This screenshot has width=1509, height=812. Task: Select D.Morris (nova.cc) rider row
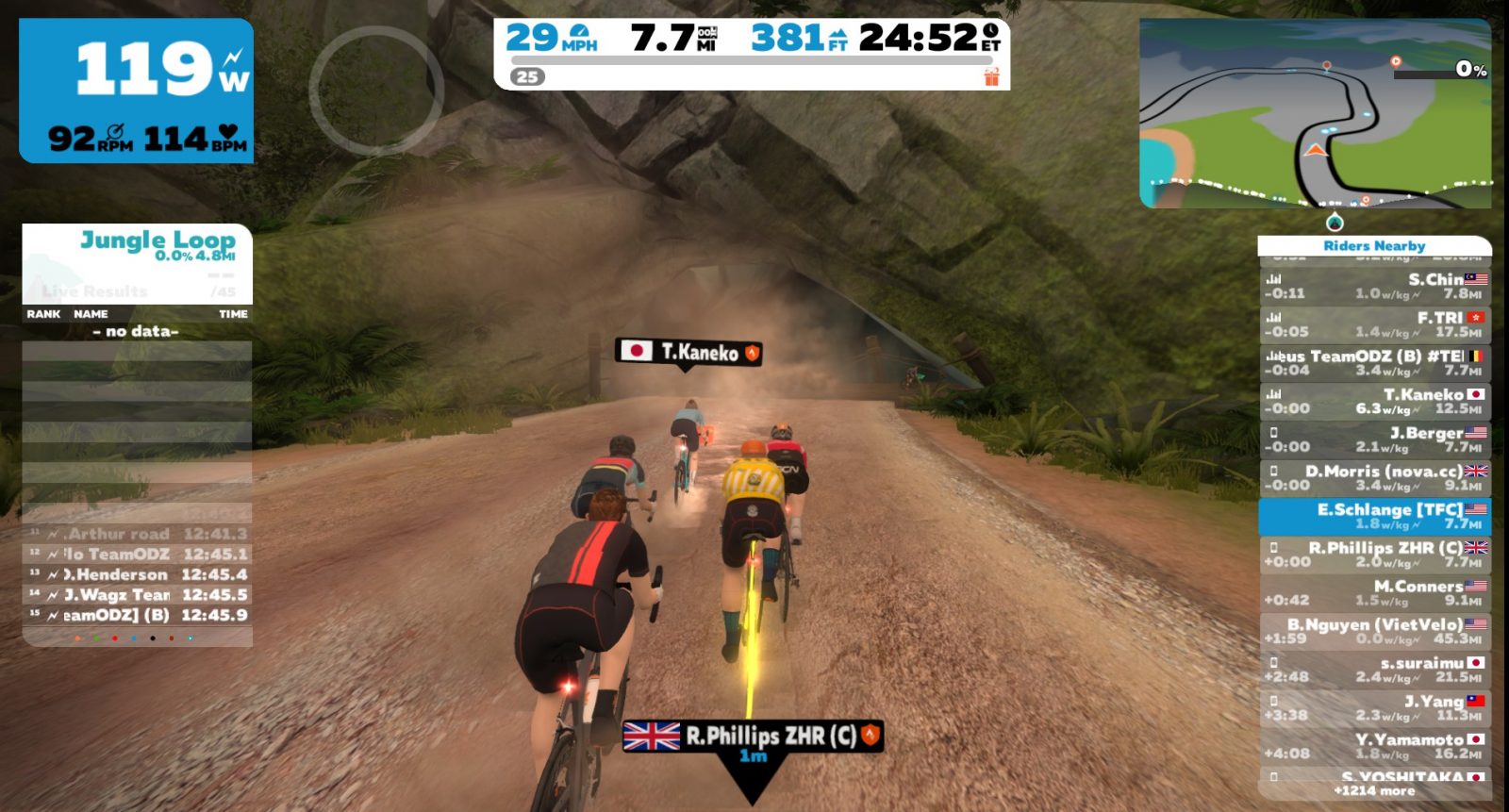pyautogui.click(x=1375, y=477)
